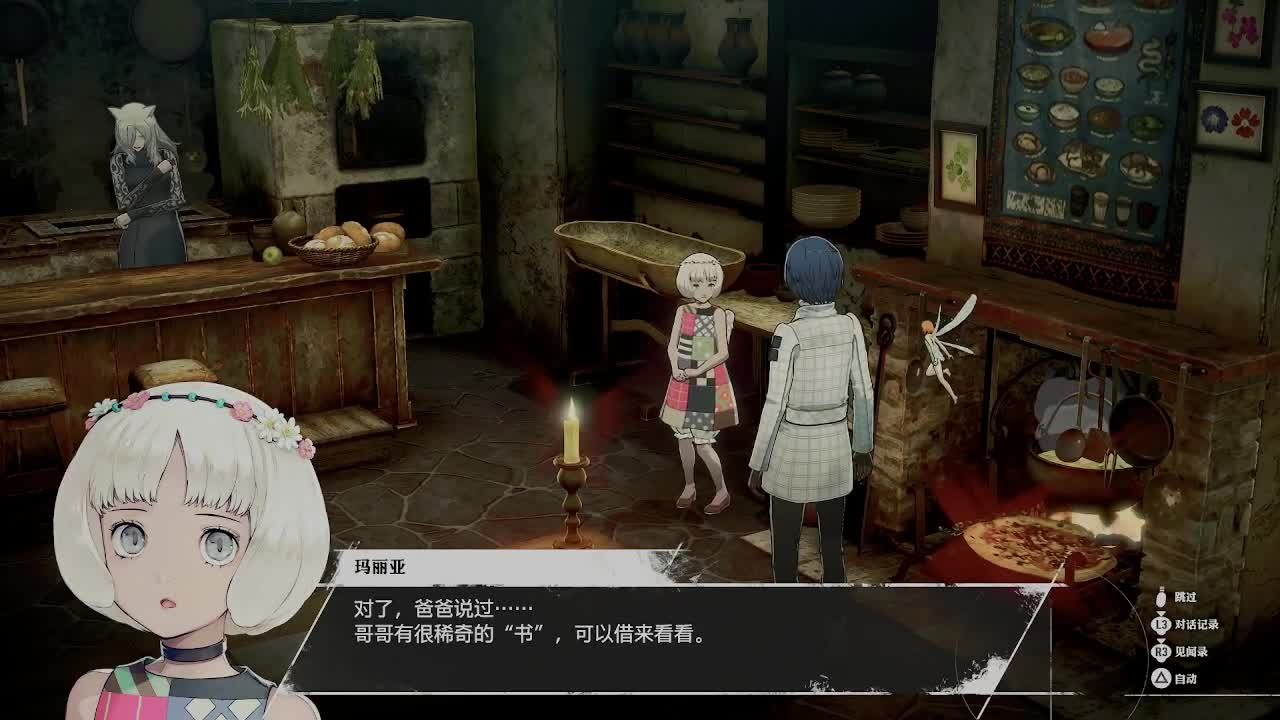
Task: Select the triangle button glyph
Action: [x=1162, y=677]
